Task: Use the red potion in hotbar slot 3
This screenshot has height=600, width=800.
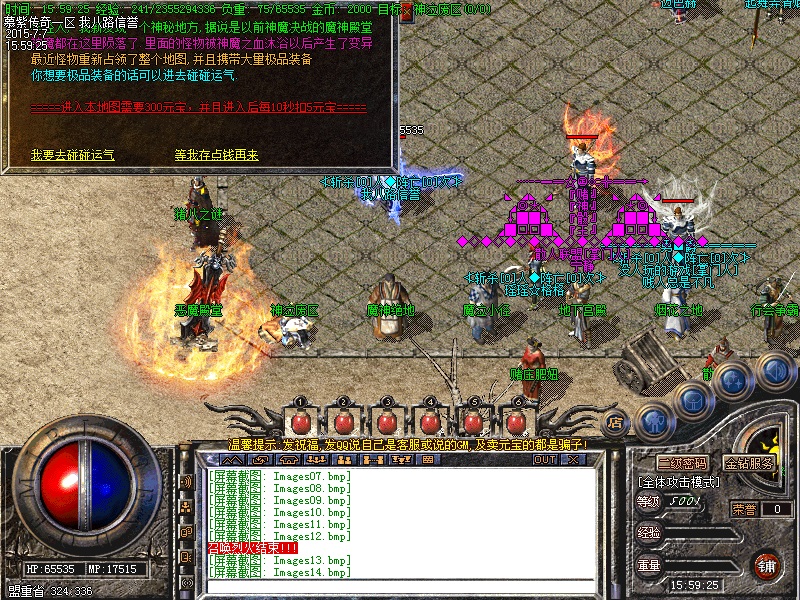Action: point(387,420)
